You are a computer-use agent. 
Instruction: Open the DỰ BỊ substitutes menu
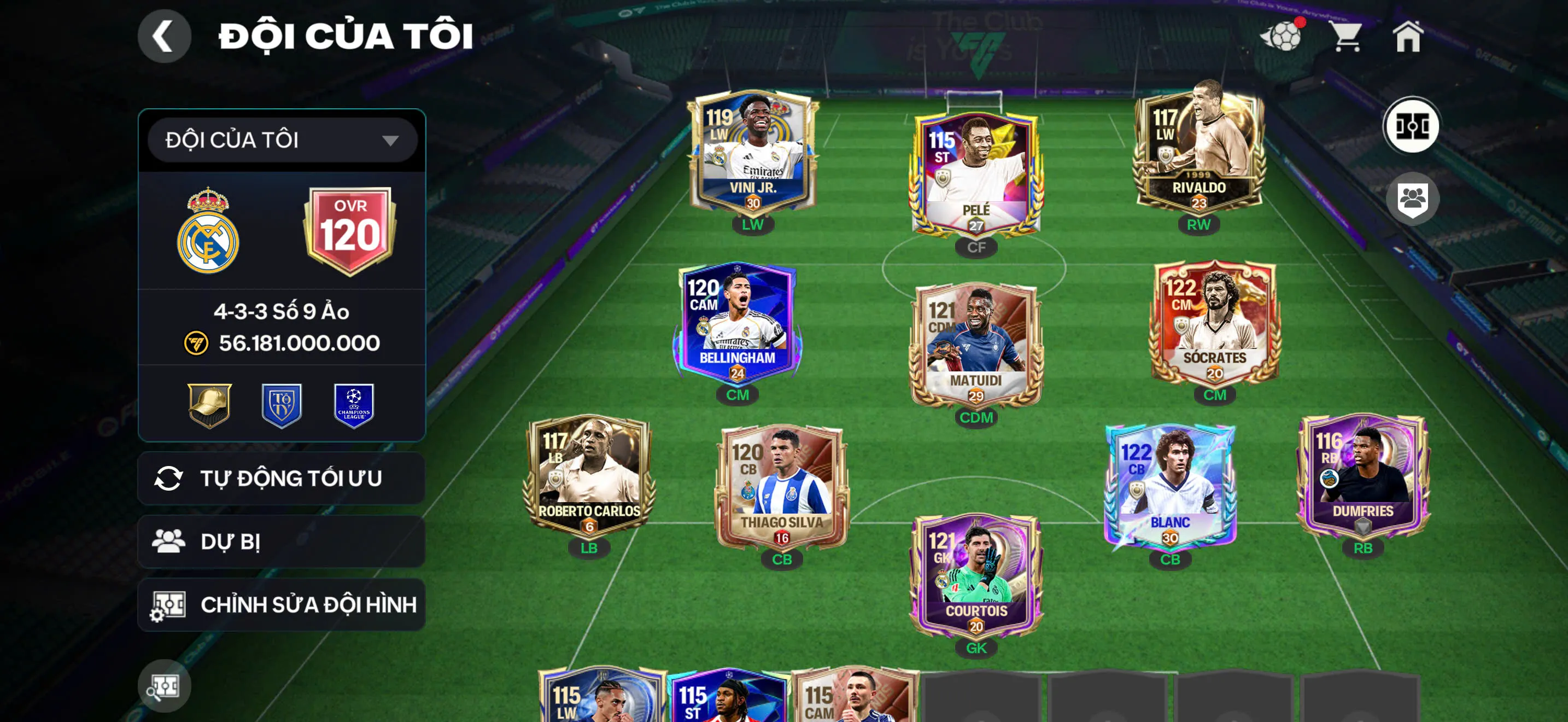(x=282, y=542)
